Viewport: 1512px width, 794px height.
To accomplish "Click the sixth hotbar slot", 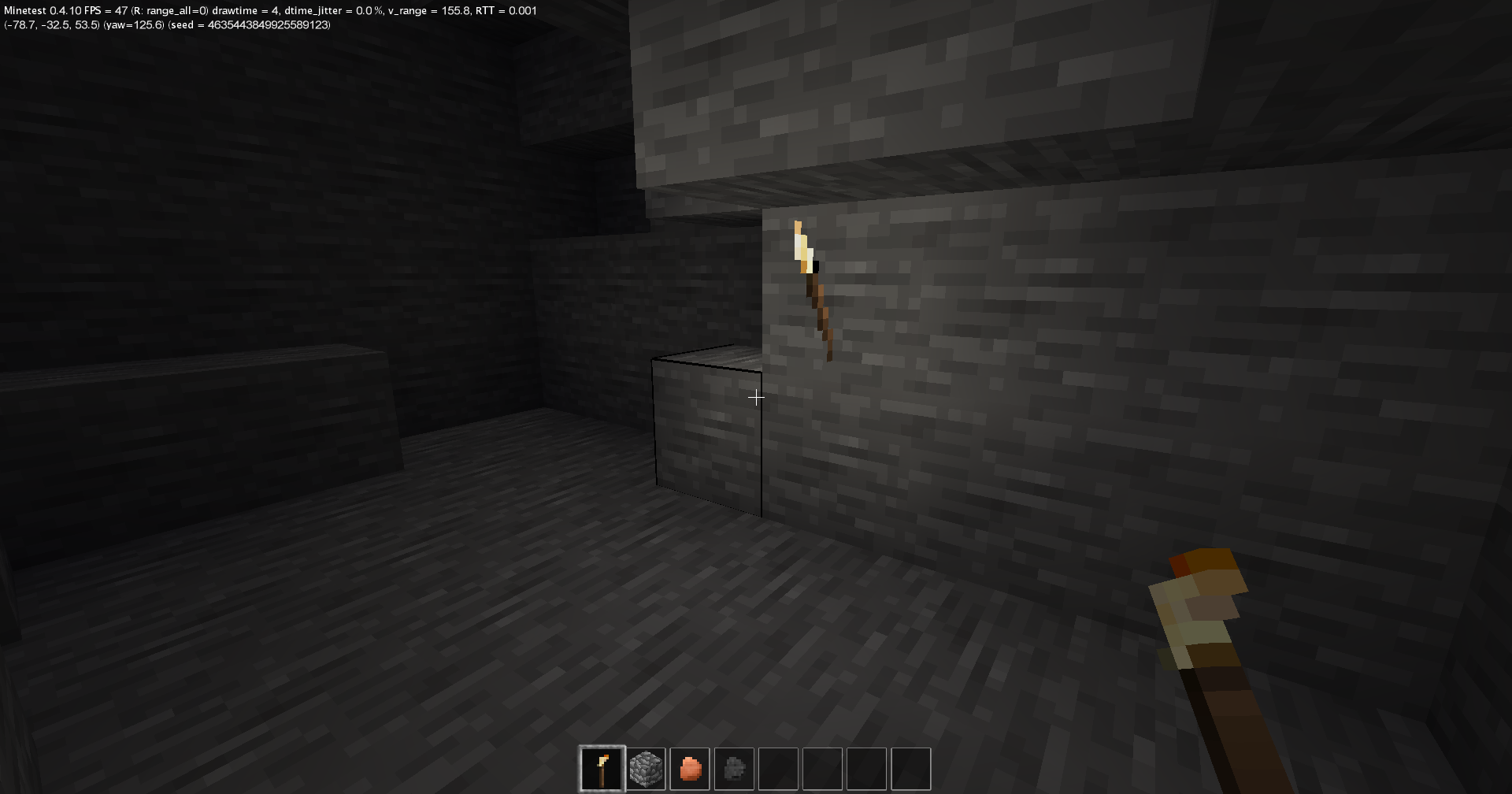I will 824,768.
